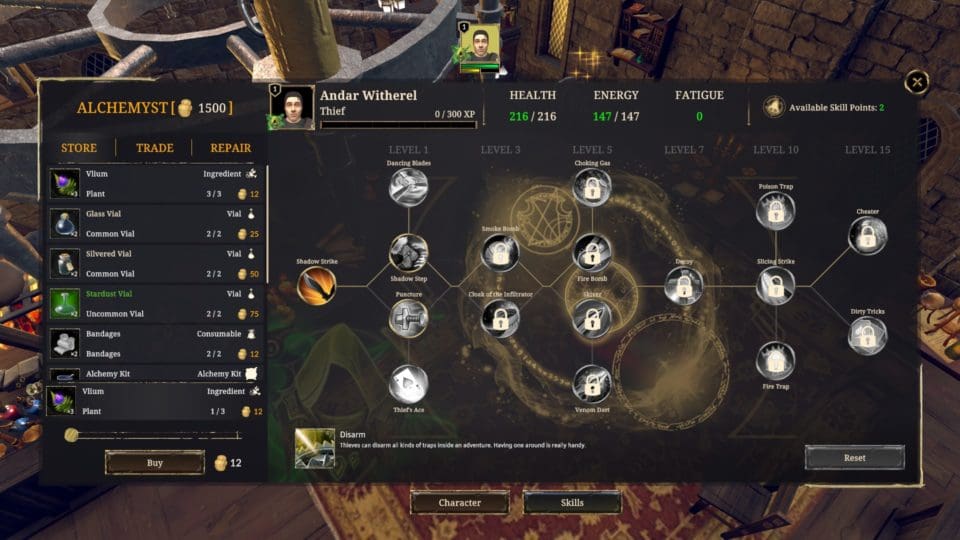
Task: Adjust the purchase quantity slider
Action: (72, 435)
